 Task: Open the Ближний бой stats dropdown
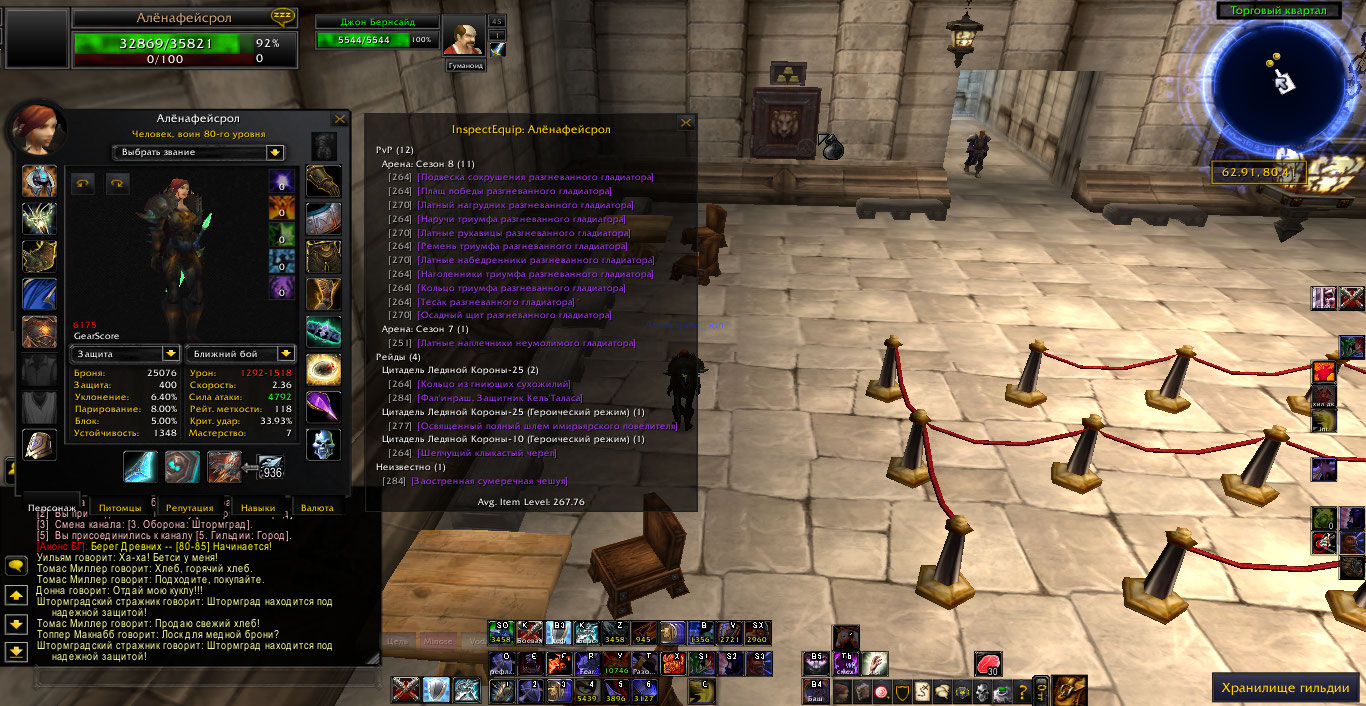286,354
